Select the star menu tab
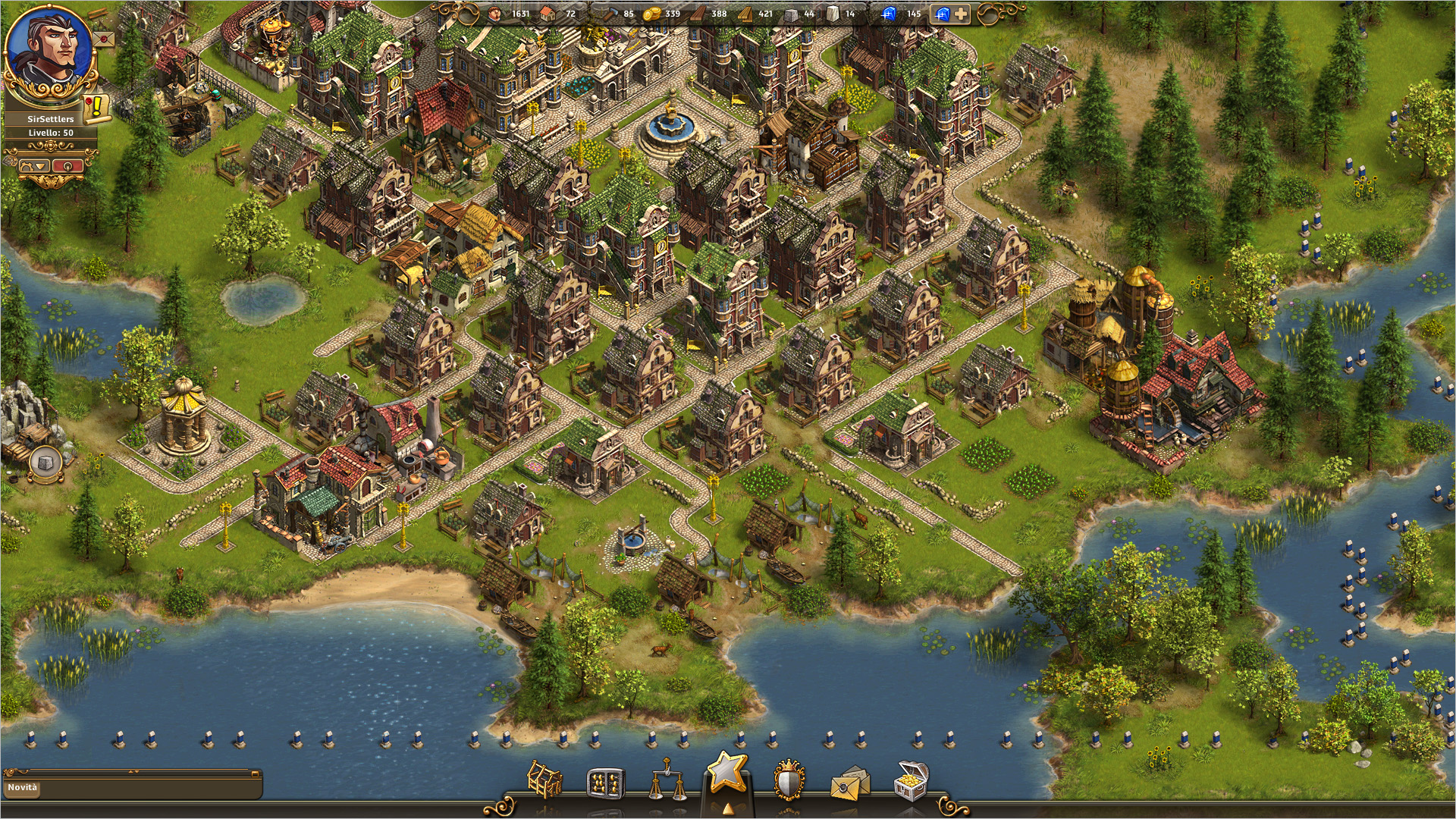This screenshot has height=819, width=1456. click(x=727, y=773)
